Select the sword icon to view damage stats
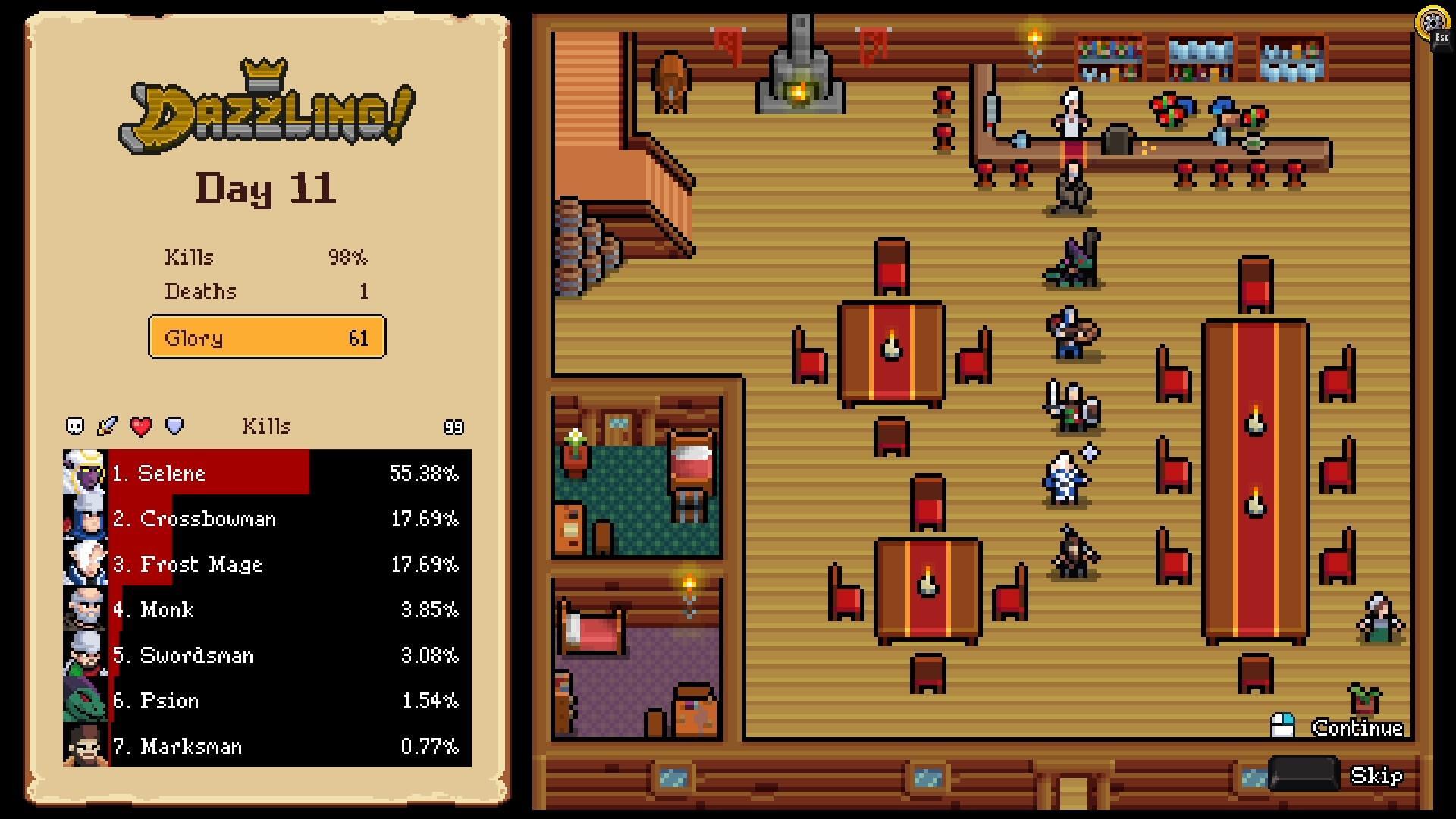Viewport: 1456px width, 819px height. point(107,425)
